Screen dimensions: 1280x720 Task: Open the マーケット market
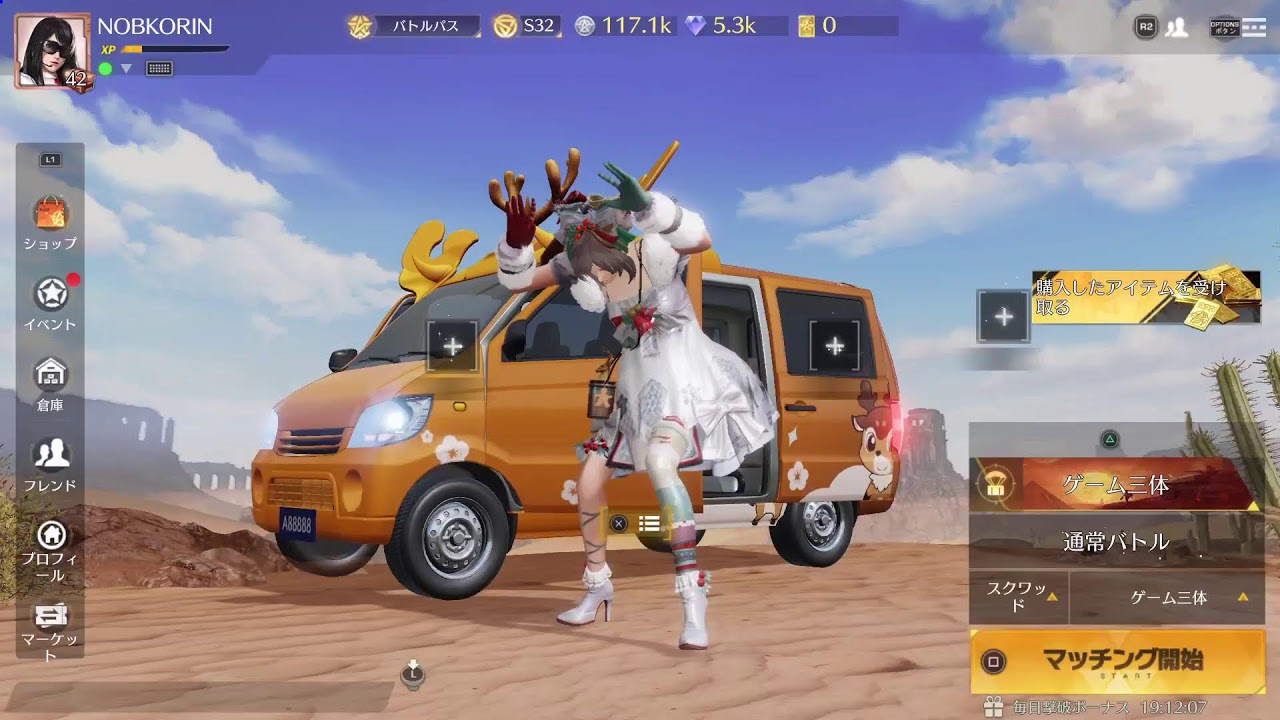coord(50,628)
